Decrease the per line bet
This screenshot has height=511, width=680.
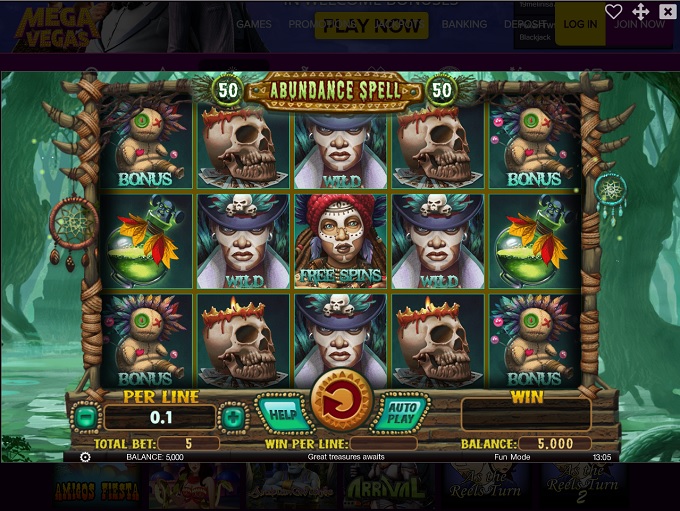(x=87, y=416)
